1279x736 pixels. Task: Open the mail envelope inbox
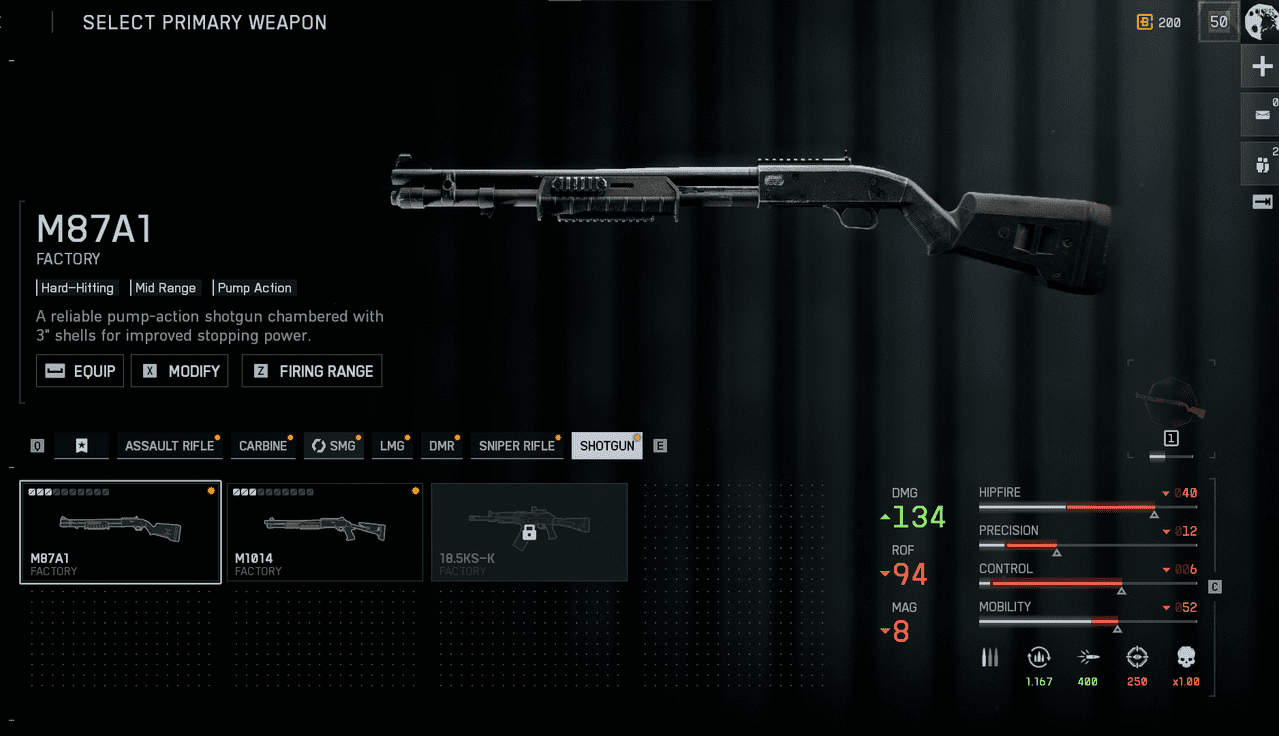tap(1261, 115)
